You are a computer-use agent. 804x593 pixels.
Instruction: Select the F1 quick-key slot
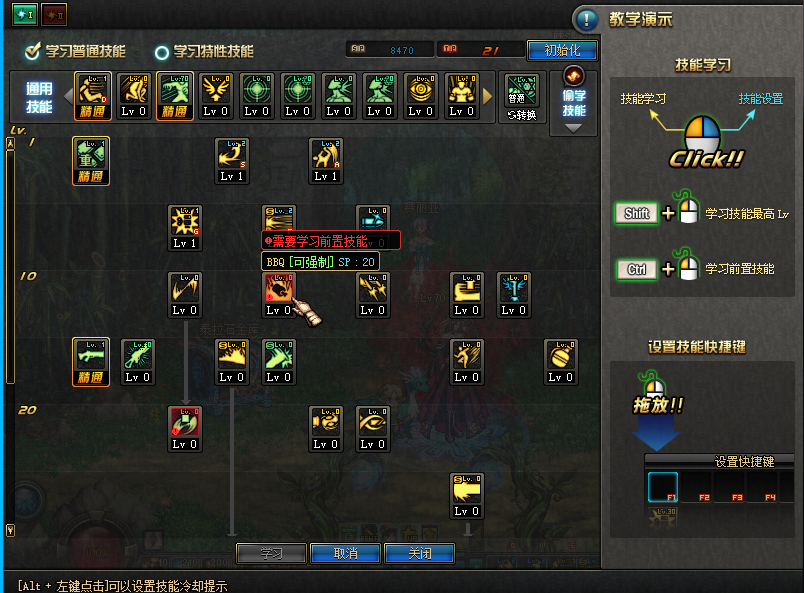pyautogui.click(x=662, y=487)
